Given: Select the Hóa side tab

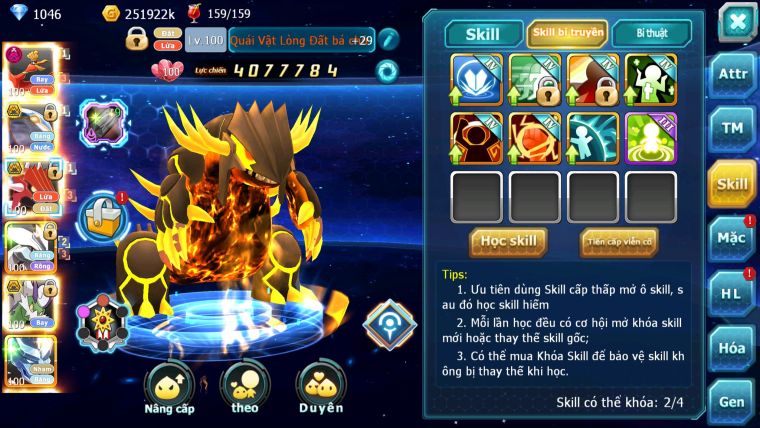Looking at the screenshot, I should (733, 348).
